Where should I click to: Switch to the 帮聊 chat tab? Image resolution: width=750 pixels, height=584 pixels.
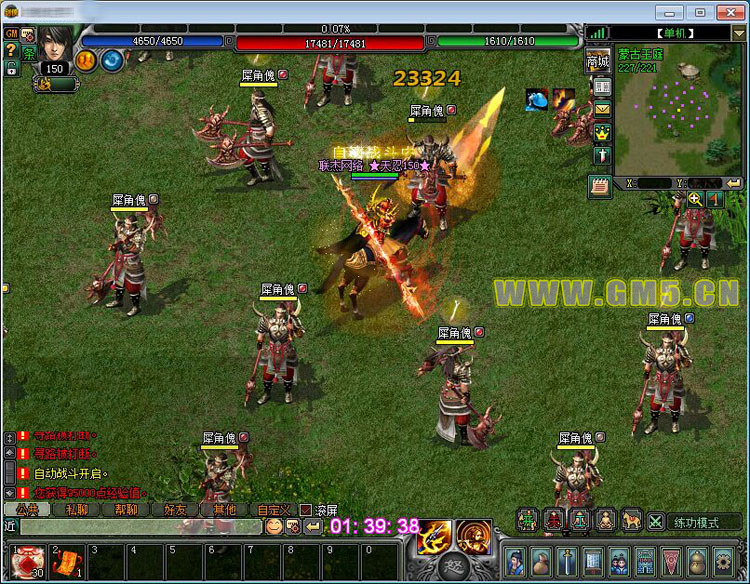[x=126, y=509]
